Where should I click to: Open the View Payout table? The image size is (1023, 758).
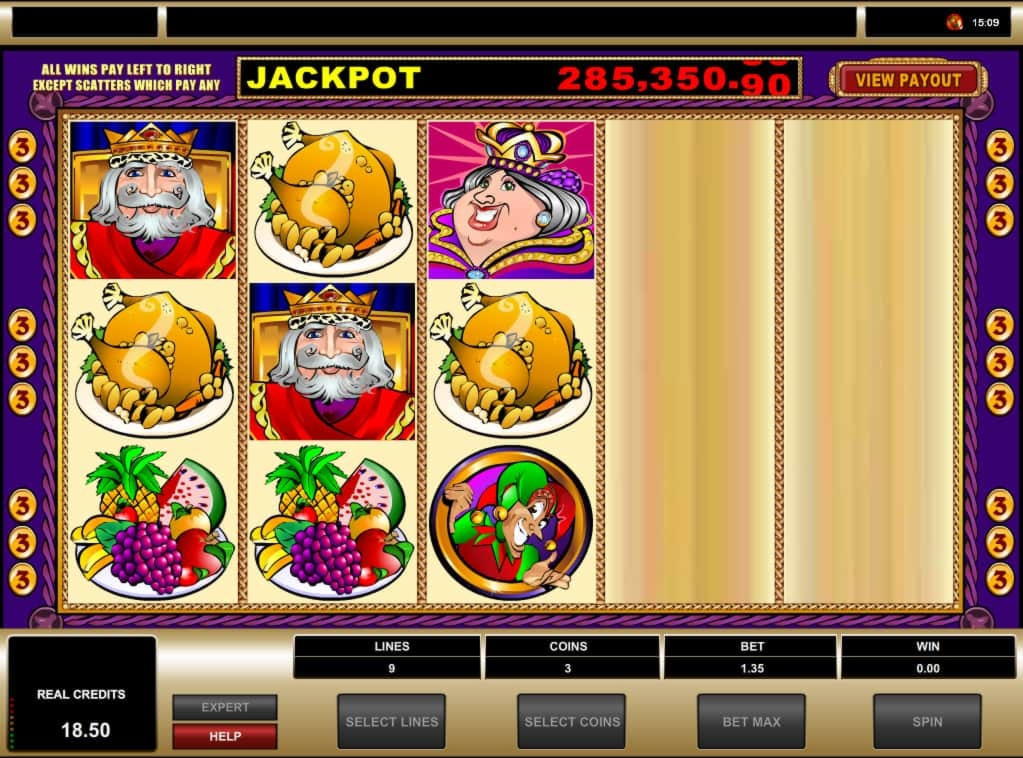pos(908,80)
